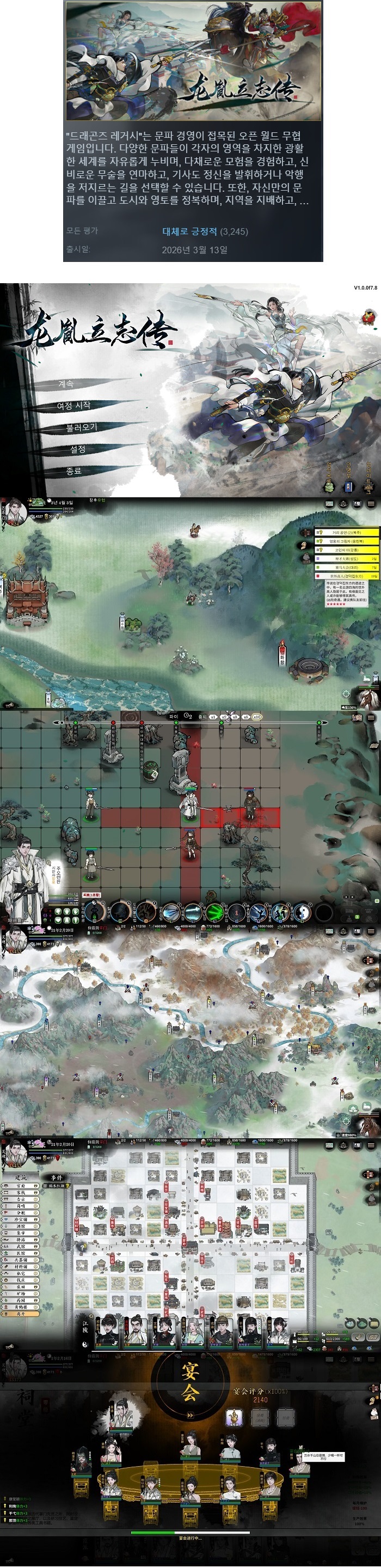Switch to the 事件 events tab
Image resolution: width=381 pixels, height=1568 pixels.
(x=57, y=1178)
